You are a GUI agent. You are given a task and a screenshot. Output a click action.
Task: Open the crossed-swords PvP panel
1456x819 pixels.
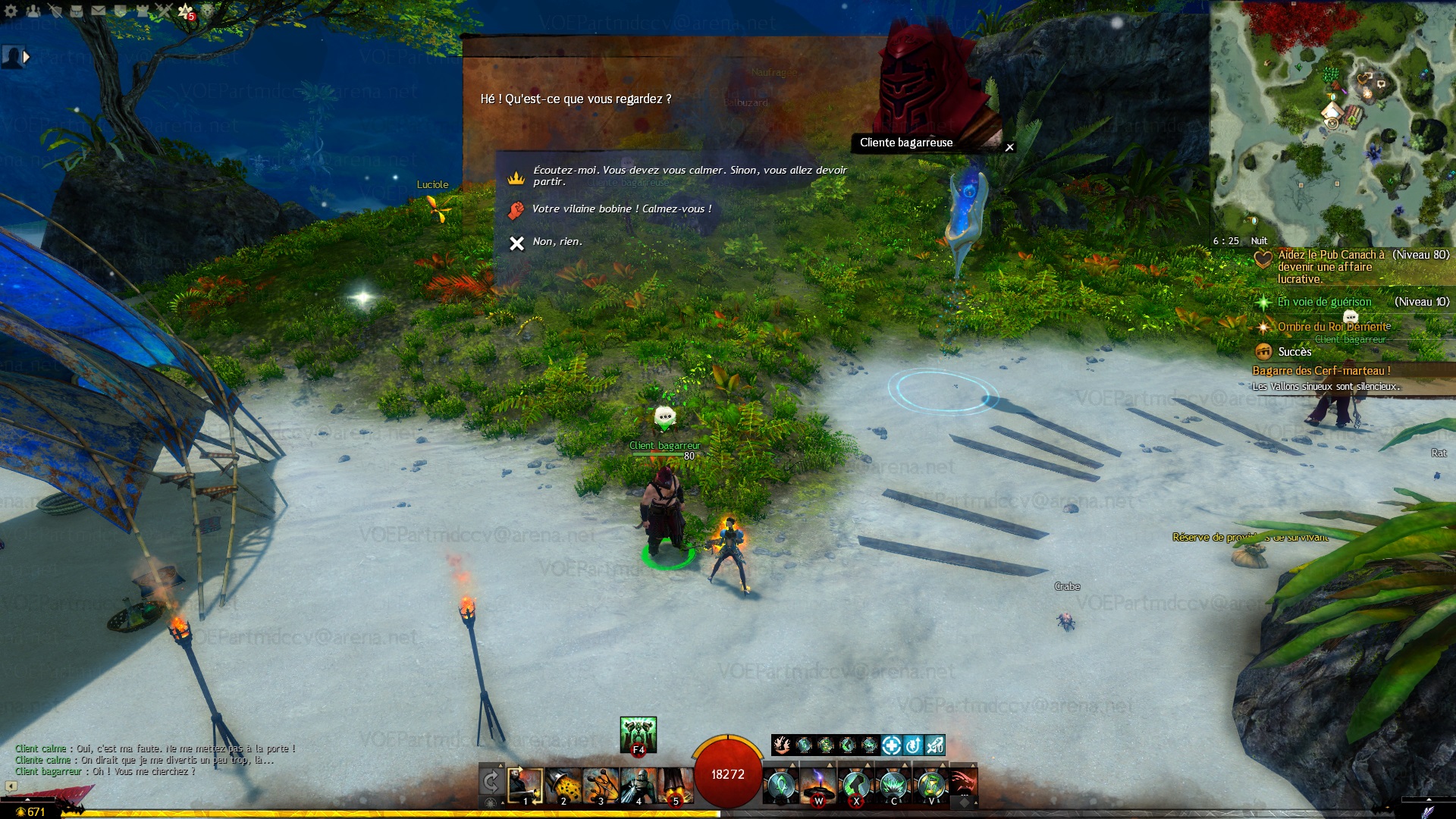tap(164, 11)
